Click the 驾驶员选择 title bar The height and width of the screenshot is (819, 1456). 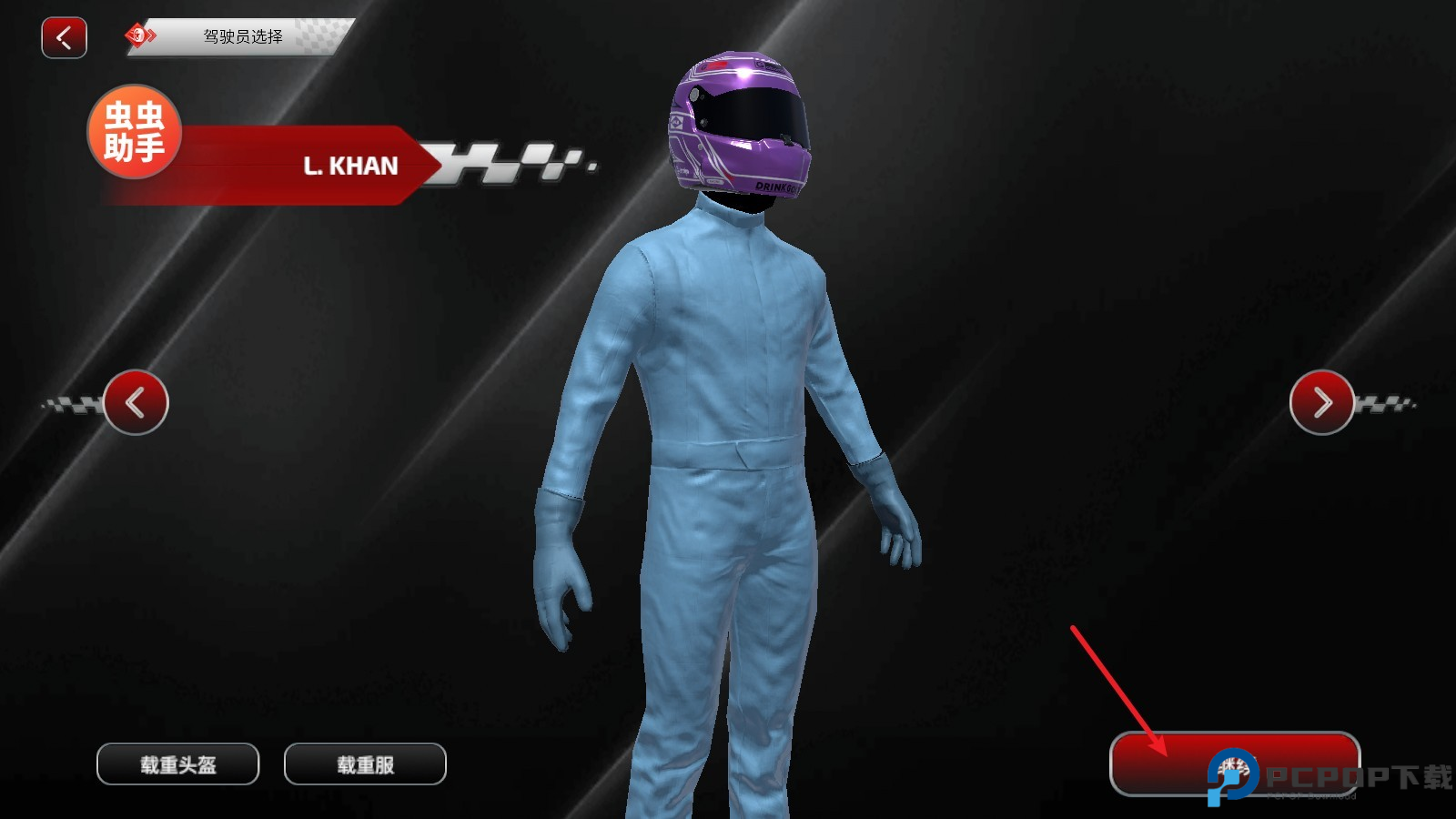tap(244, 37)
